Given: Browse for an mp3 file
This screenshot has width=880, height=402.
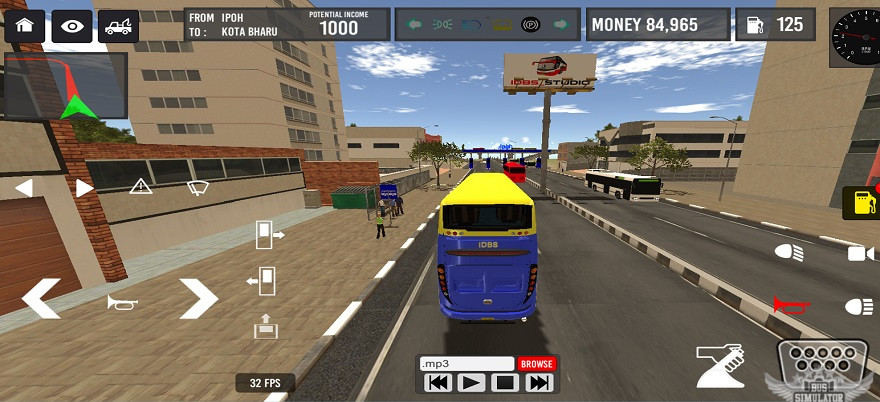Looking at the screenshot, I should (x=537, y=364).
